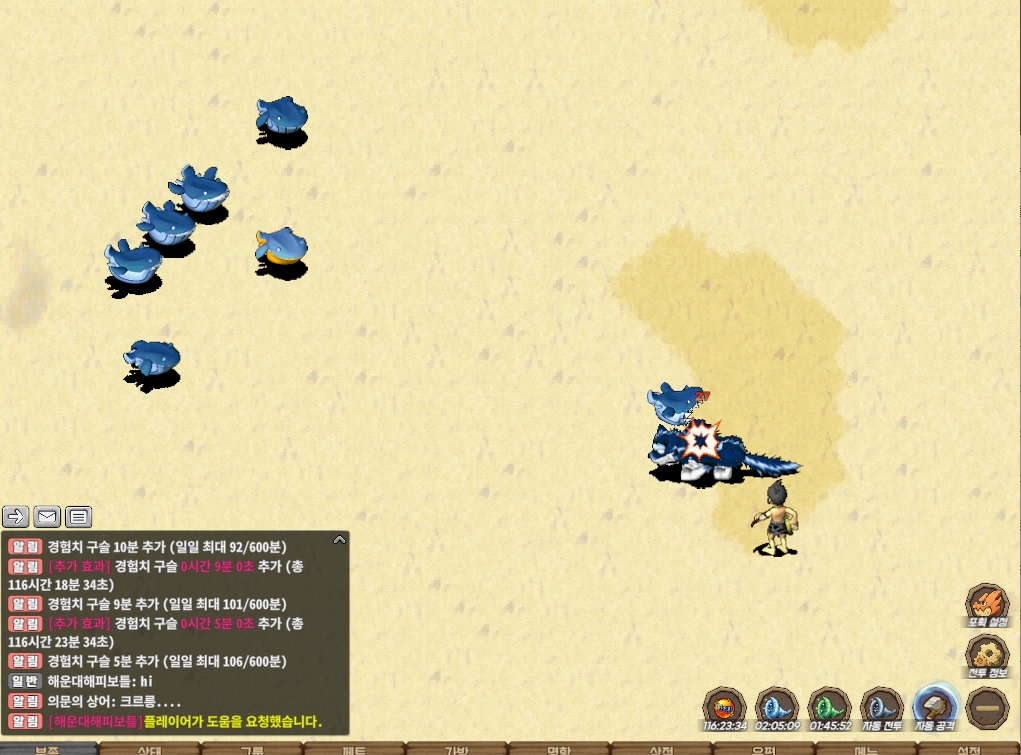This screenshot has height=755, width=1021.
Task: Open the 상점 shop tab
Action: tap(661, 749)
